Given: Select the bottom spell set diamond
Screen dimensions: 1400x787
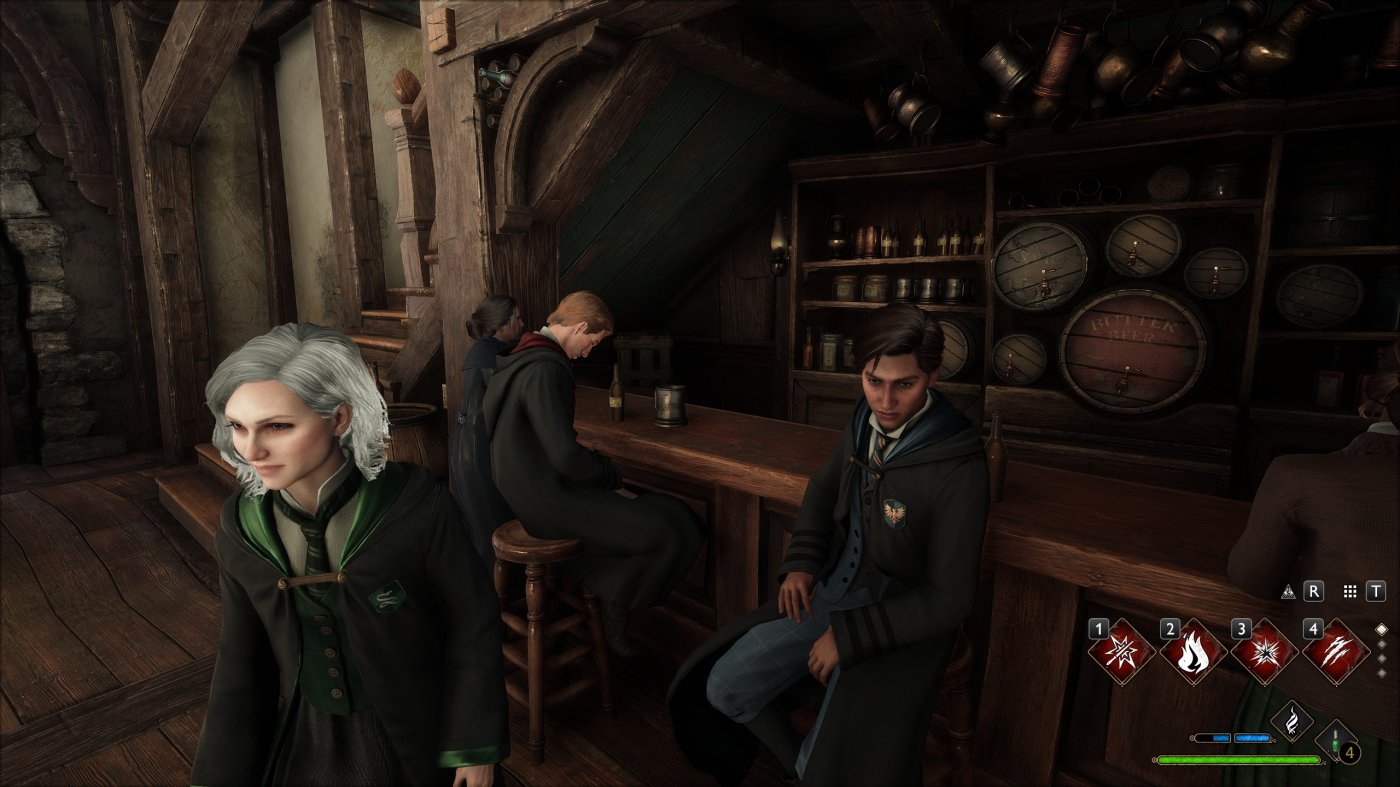Looking at the screenshot, I should [1382, 673].
